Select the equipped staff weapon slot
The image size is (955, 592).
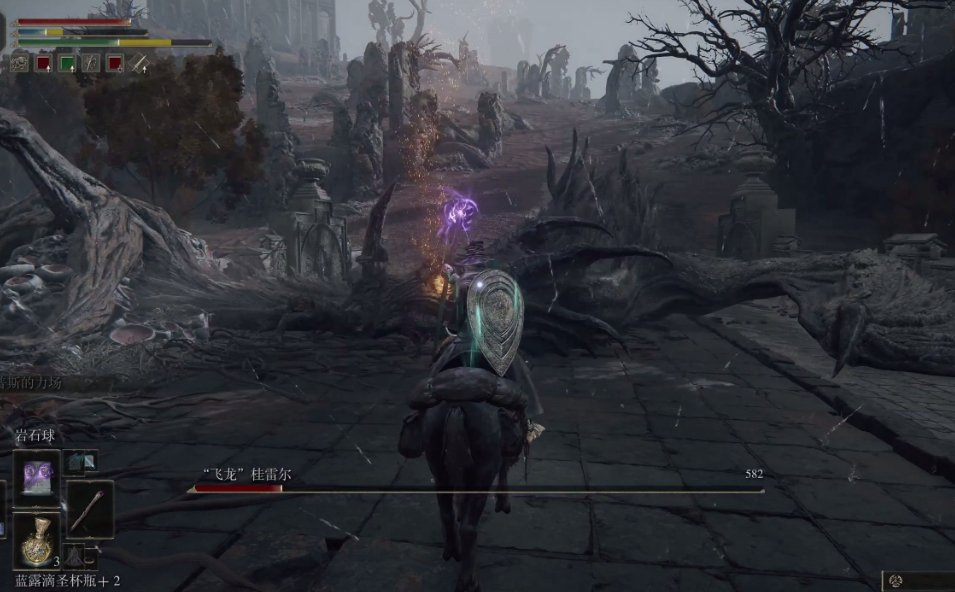click(x=90, y=507)
